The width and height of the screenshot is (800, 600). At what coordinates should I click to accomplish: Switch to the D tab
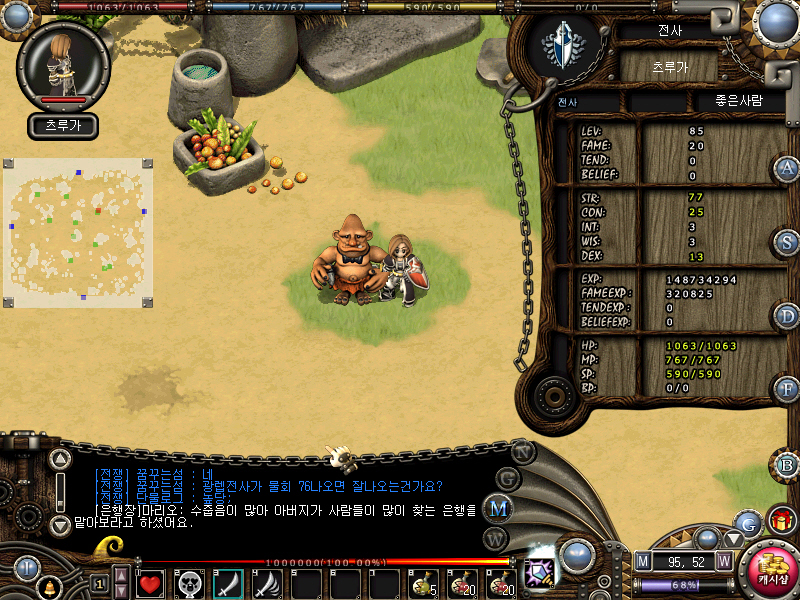787,316
